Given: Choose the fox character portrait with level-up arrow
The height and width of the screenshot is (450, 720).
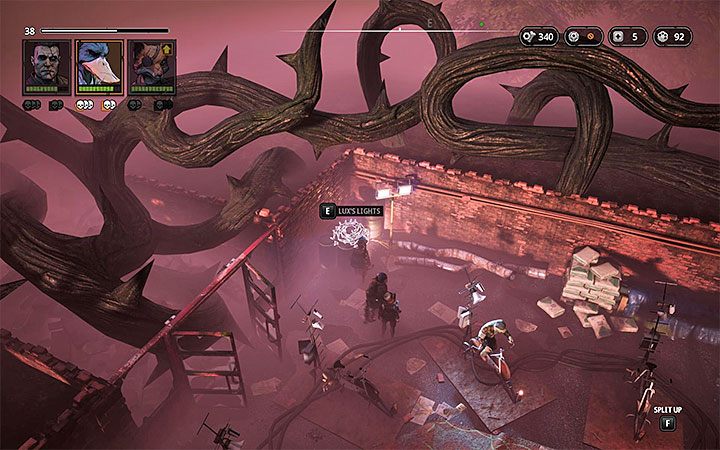Looking at the screenshot, I should tap(151, 66).
